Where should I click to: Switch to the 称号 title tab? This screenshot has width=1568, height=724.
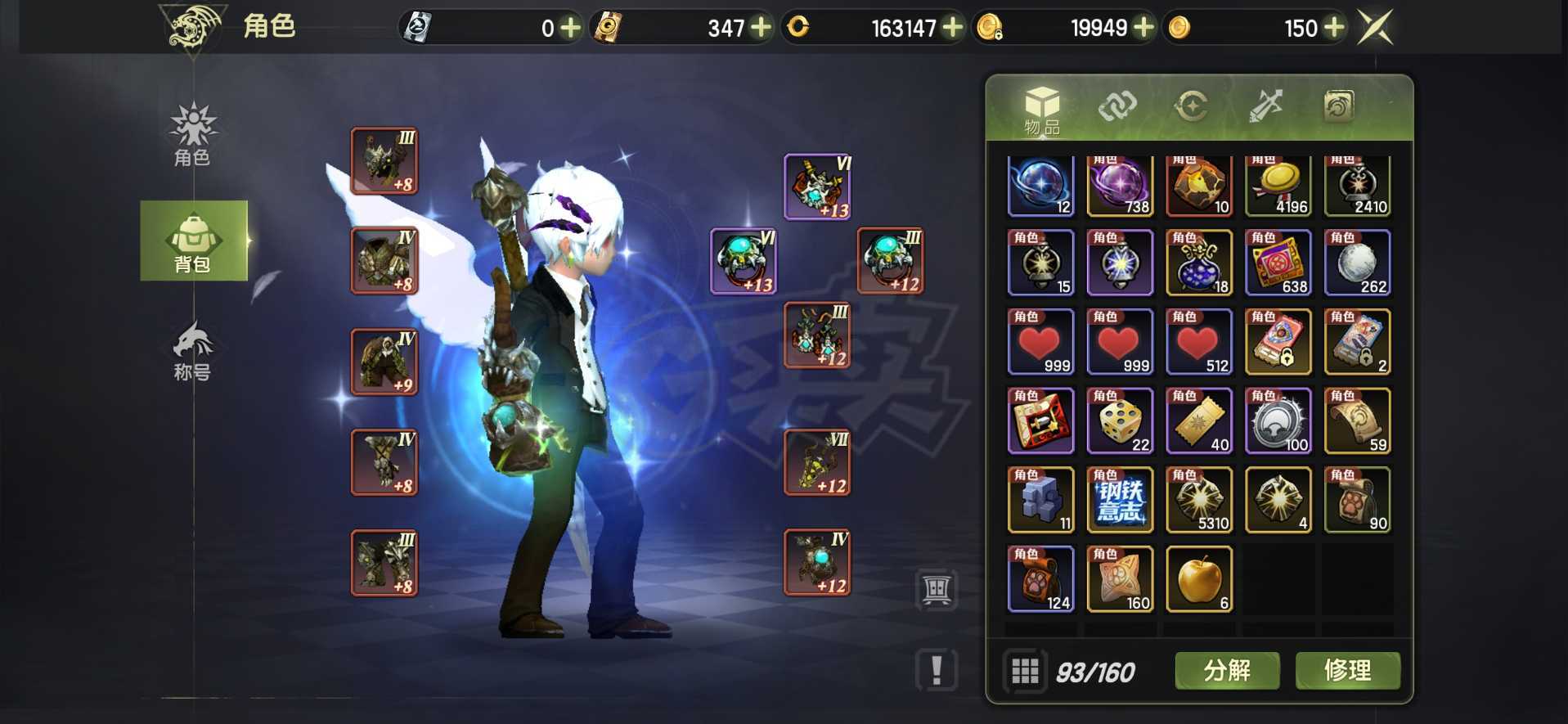click(192, 352)
